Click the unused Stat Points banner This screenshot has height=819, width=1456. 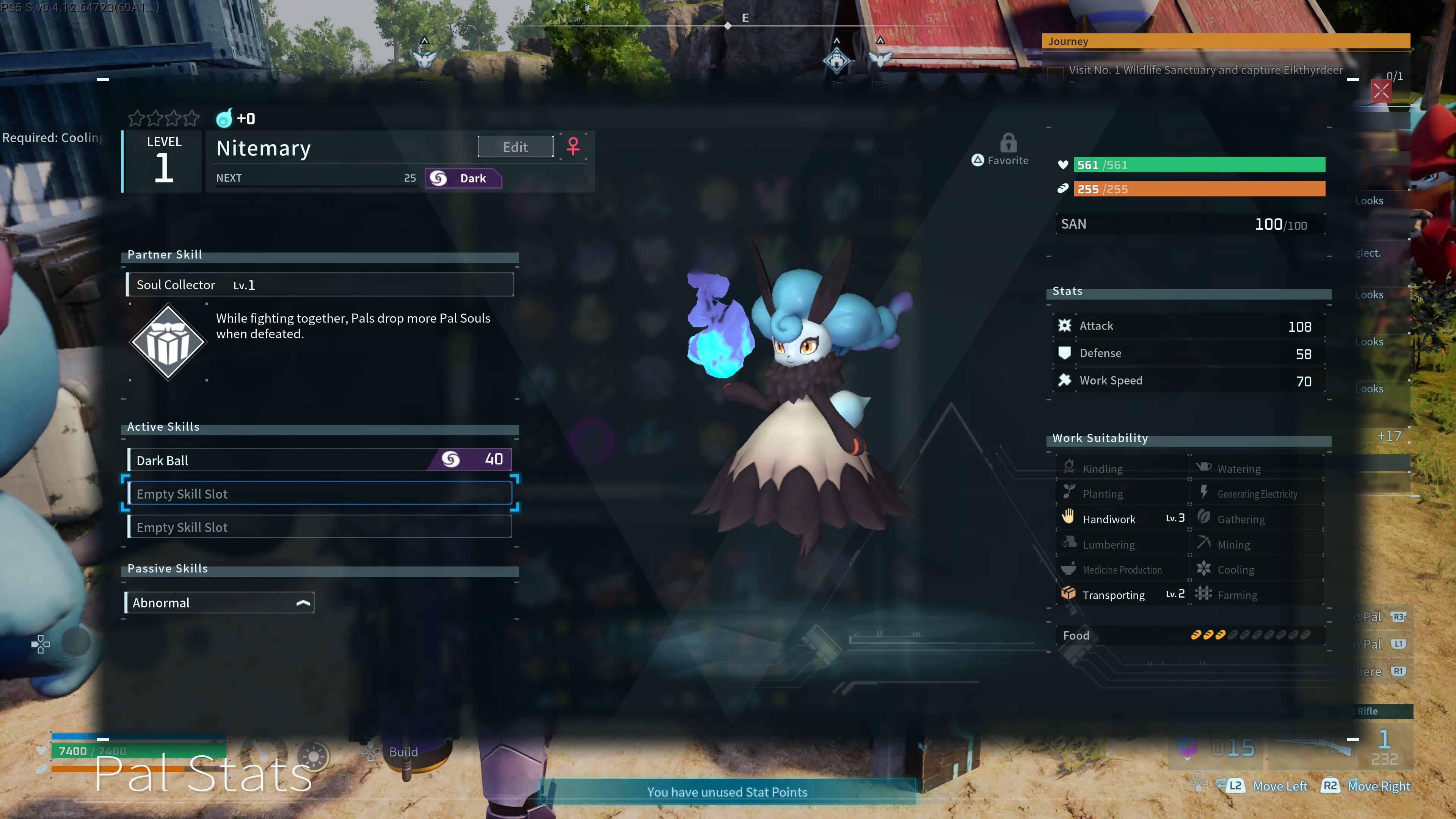coord(728,792)
